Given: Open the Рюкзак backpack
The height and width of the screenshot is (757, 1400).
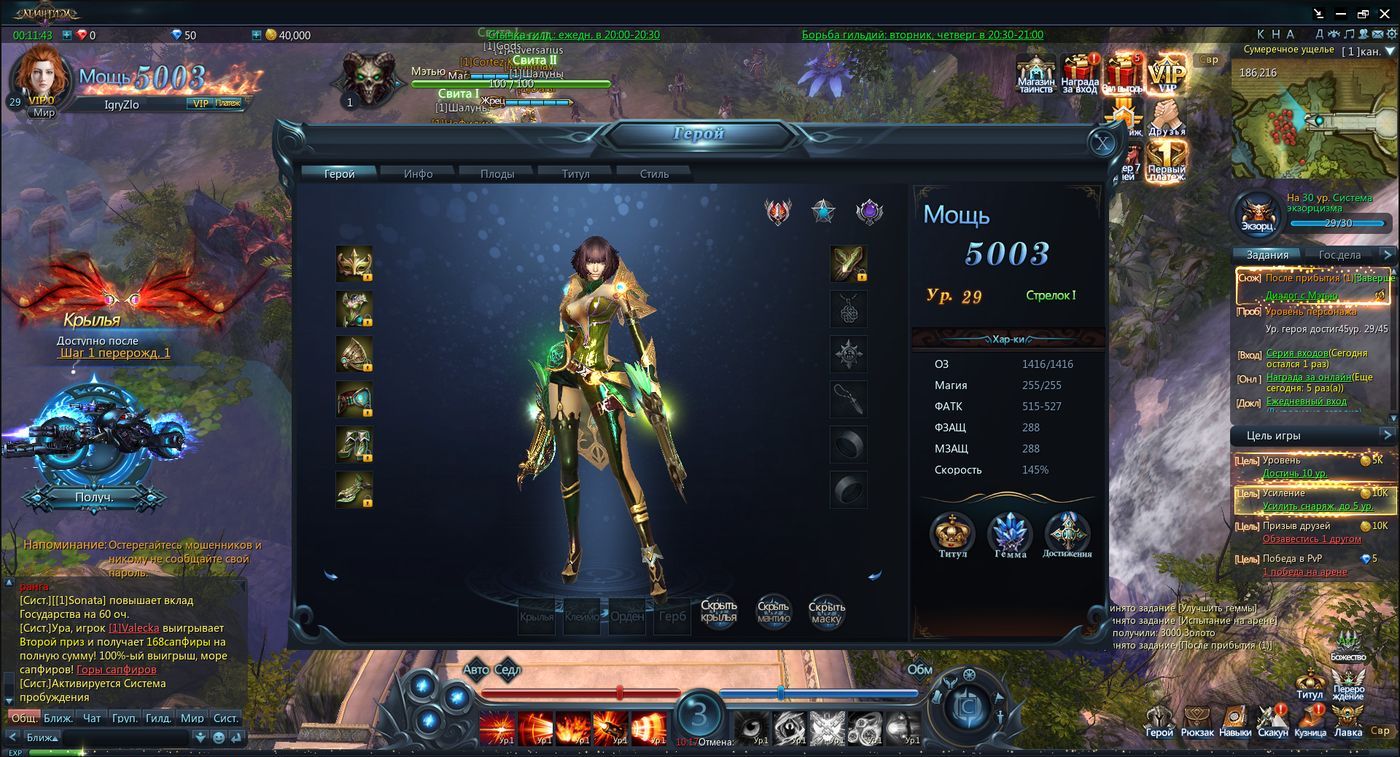Looking at the screenshot, I should (x=1197, y=718).
